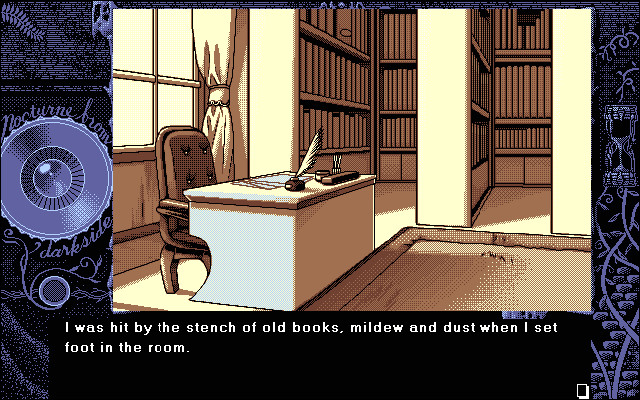Click the page-advance icon in the text box
The width and height of the screenshot is (640, 400).
[x=583, y=389]
